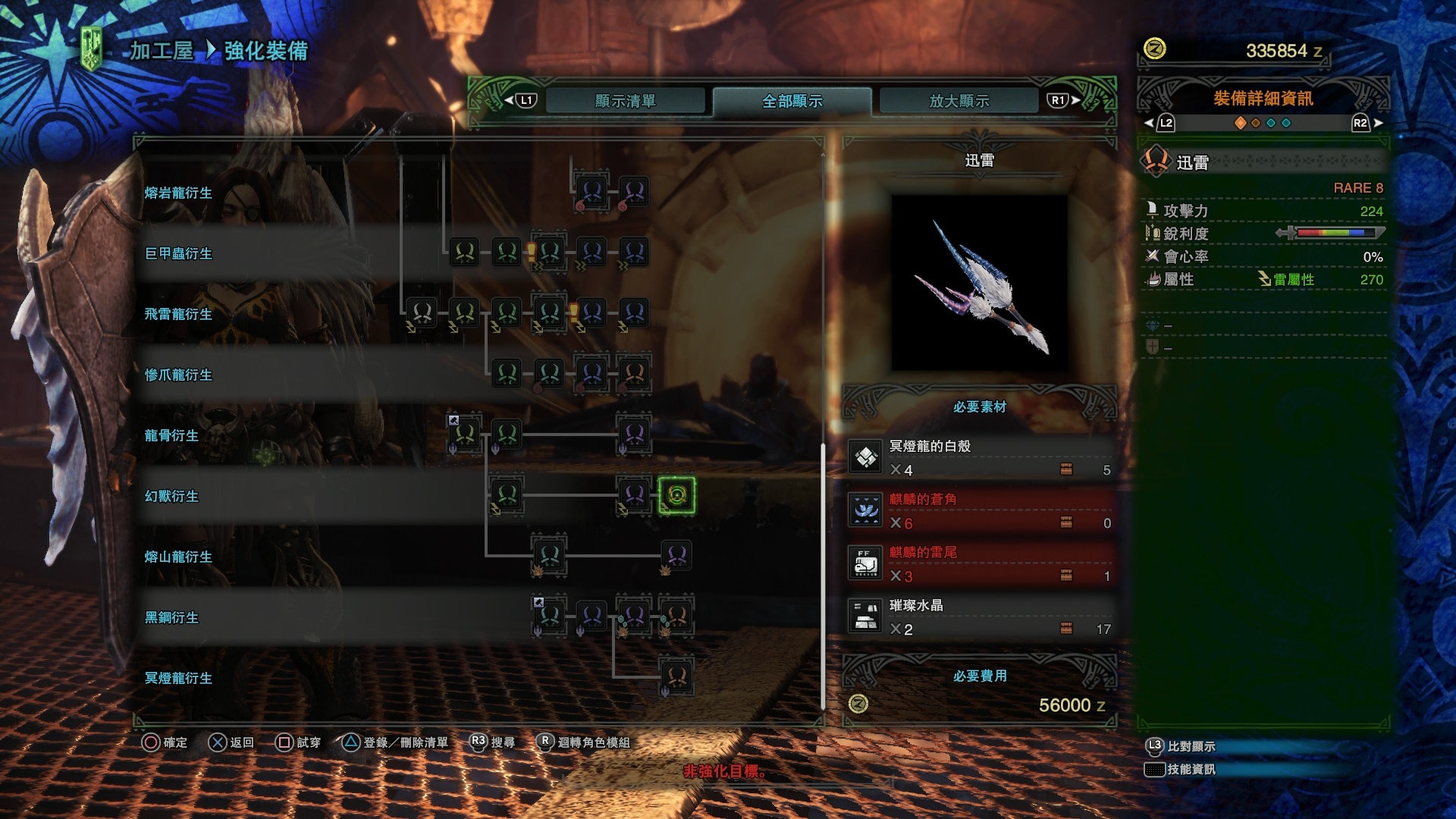
Task: Open the 加工屋 breadcrumb
Action: coord(162,51)
